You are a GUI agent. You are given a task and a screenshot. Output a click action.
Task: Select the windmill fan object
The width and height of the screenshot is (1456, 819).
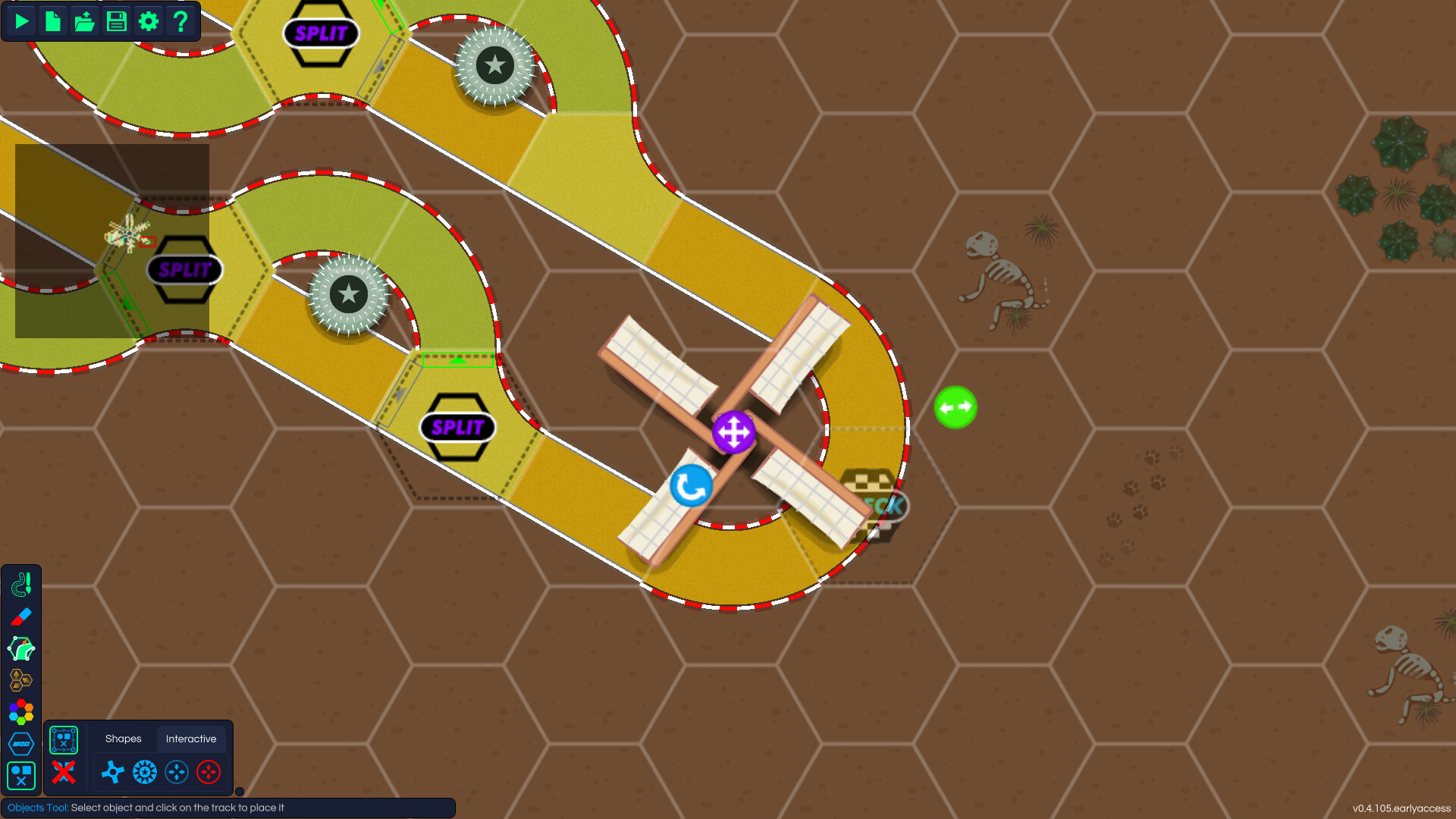(114, 772)
